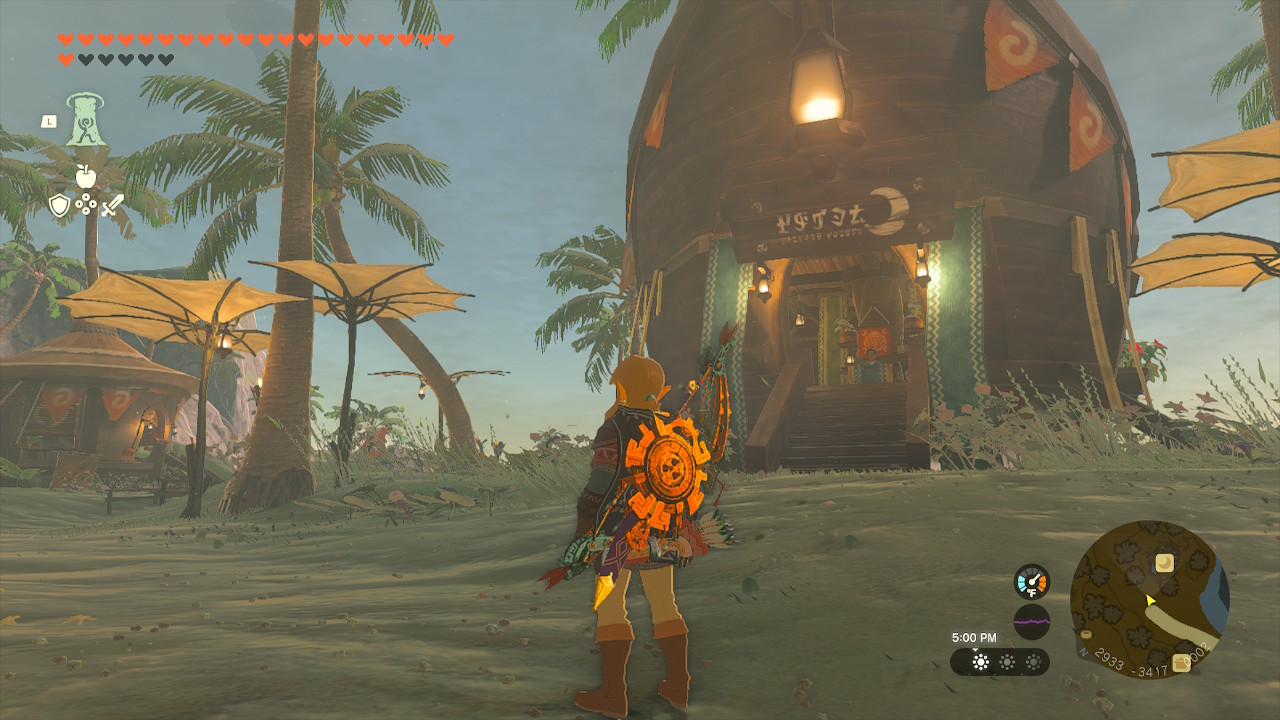Click the L button indicator label
Viewport: 1280px width, 720px height.
49,122
